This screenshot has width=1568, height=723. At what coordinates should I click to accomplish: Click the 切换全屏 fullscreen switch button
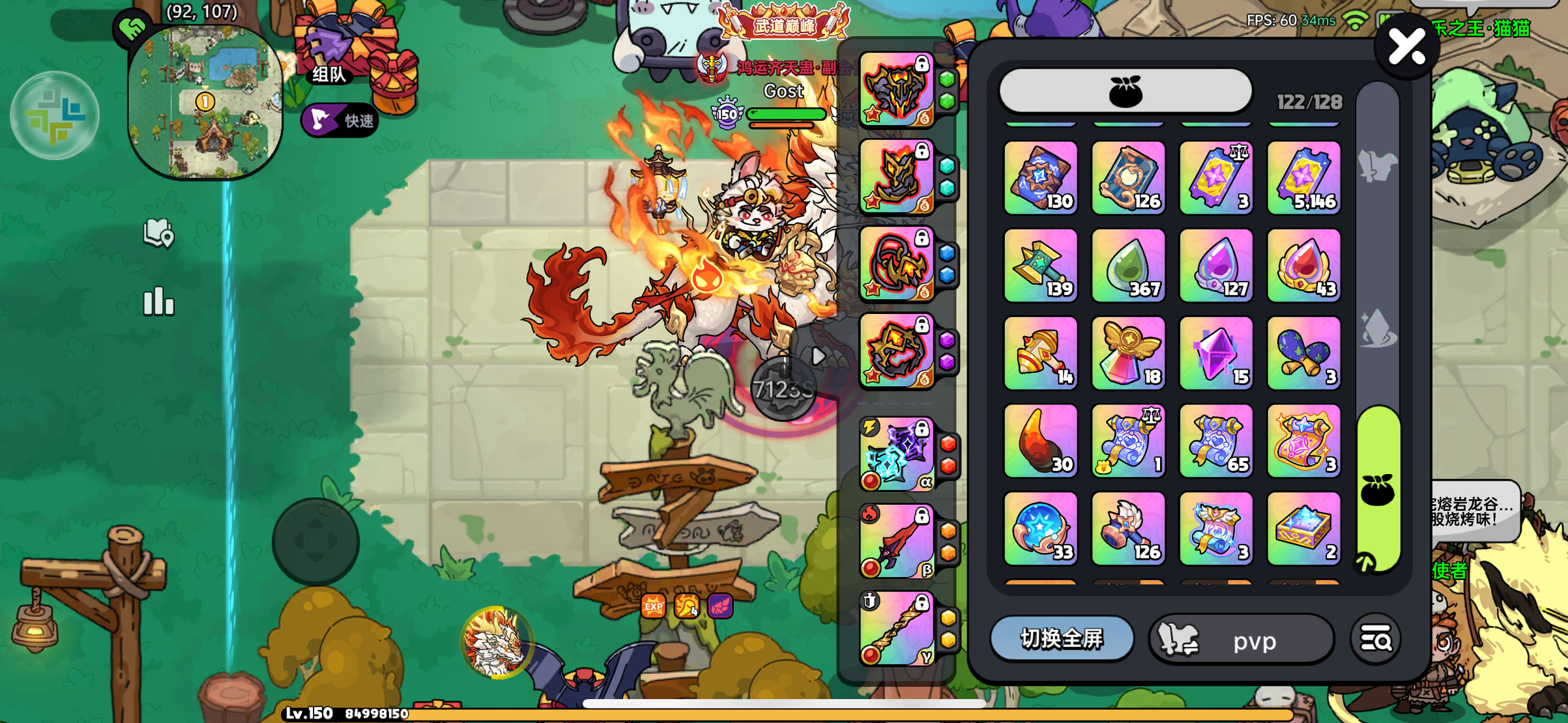(1062, 639)
